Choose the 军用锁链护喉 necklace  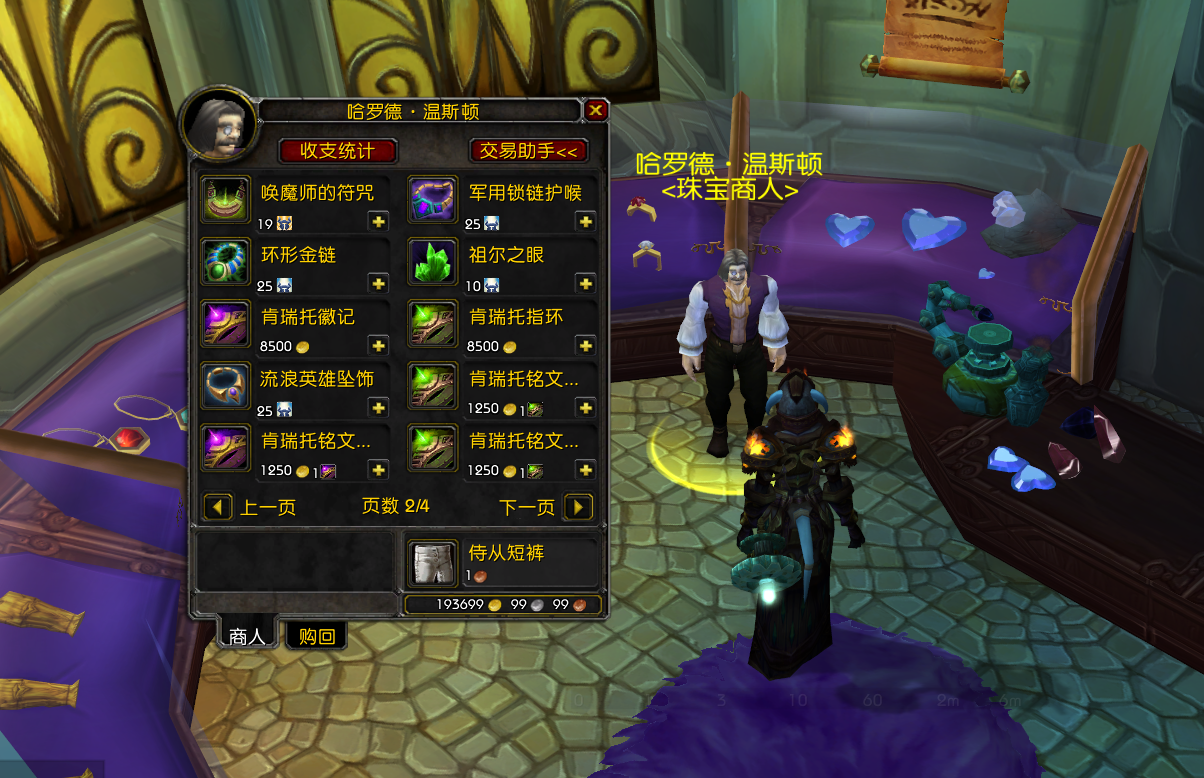click(x=432, y=198)
